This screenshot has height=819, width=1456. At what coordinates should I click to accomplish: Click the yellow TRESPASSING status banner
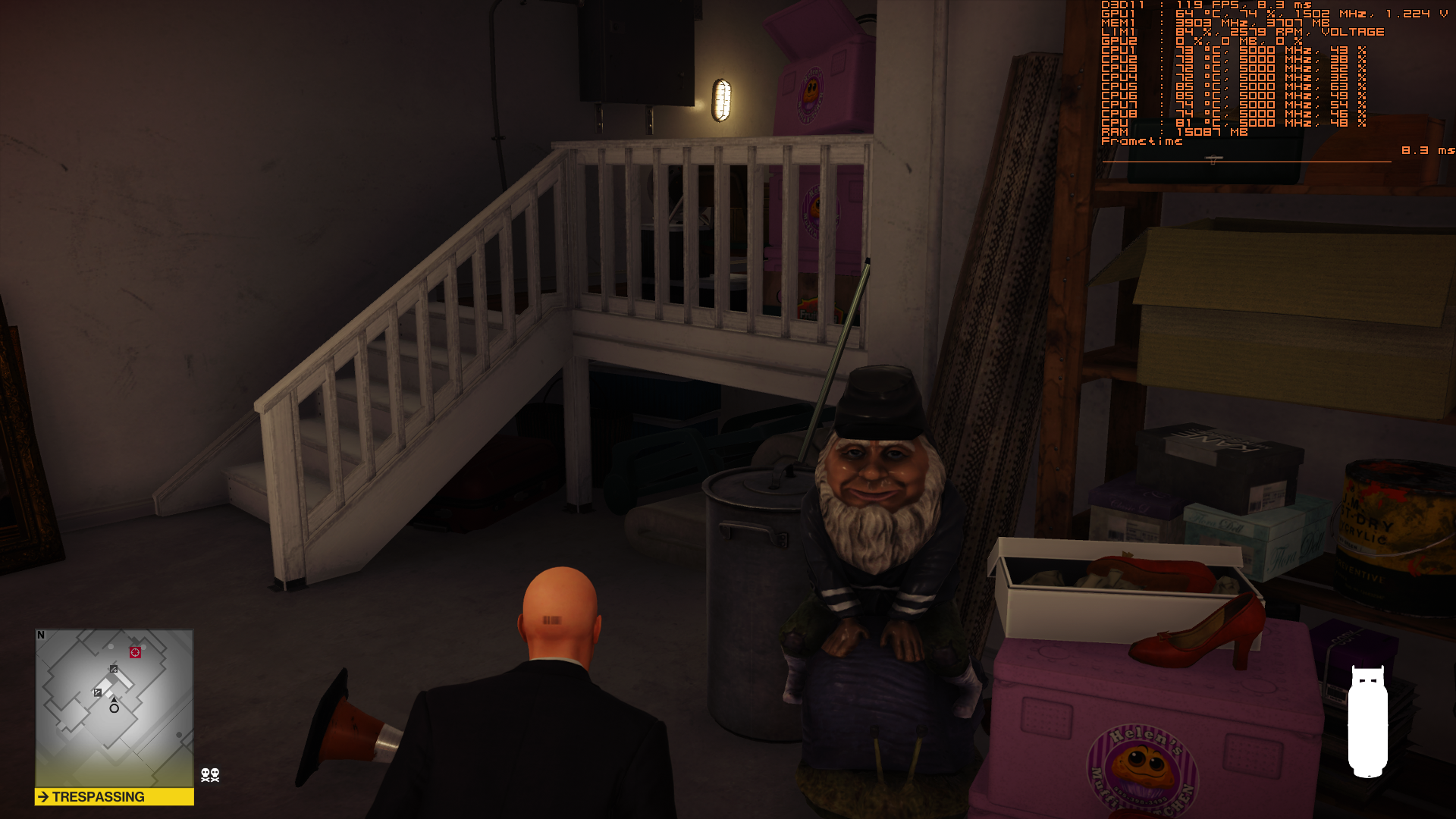115,797
